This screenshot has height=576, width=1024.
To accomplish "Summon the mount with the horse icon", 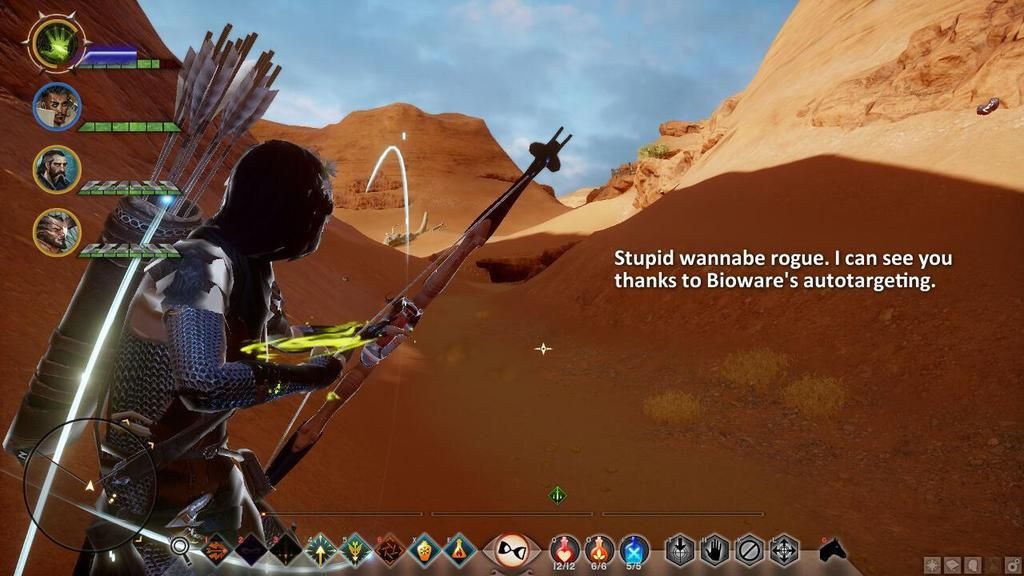I will pos(832,549).
